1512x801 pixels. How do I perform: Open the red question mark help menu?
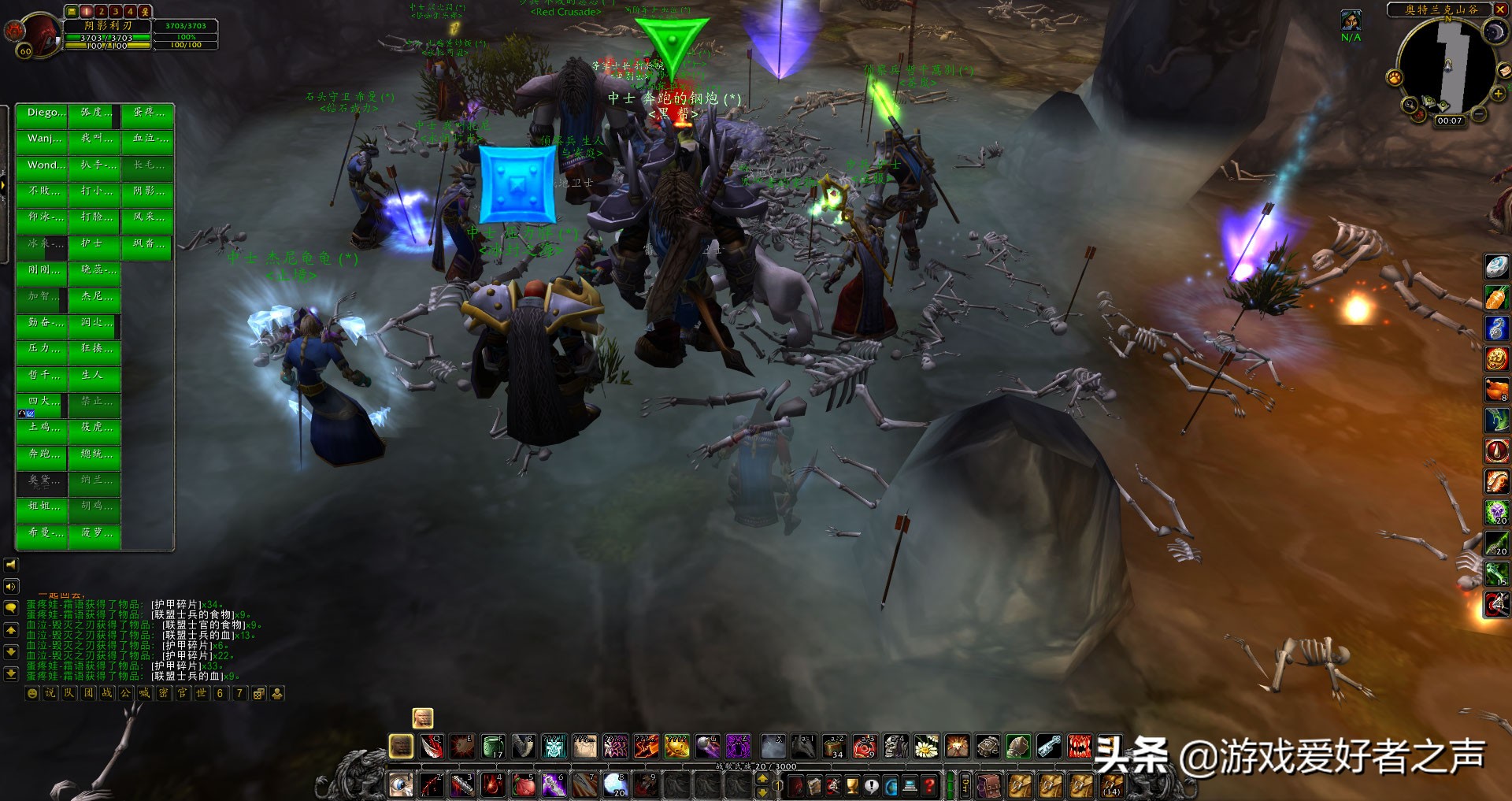point(930,785)
